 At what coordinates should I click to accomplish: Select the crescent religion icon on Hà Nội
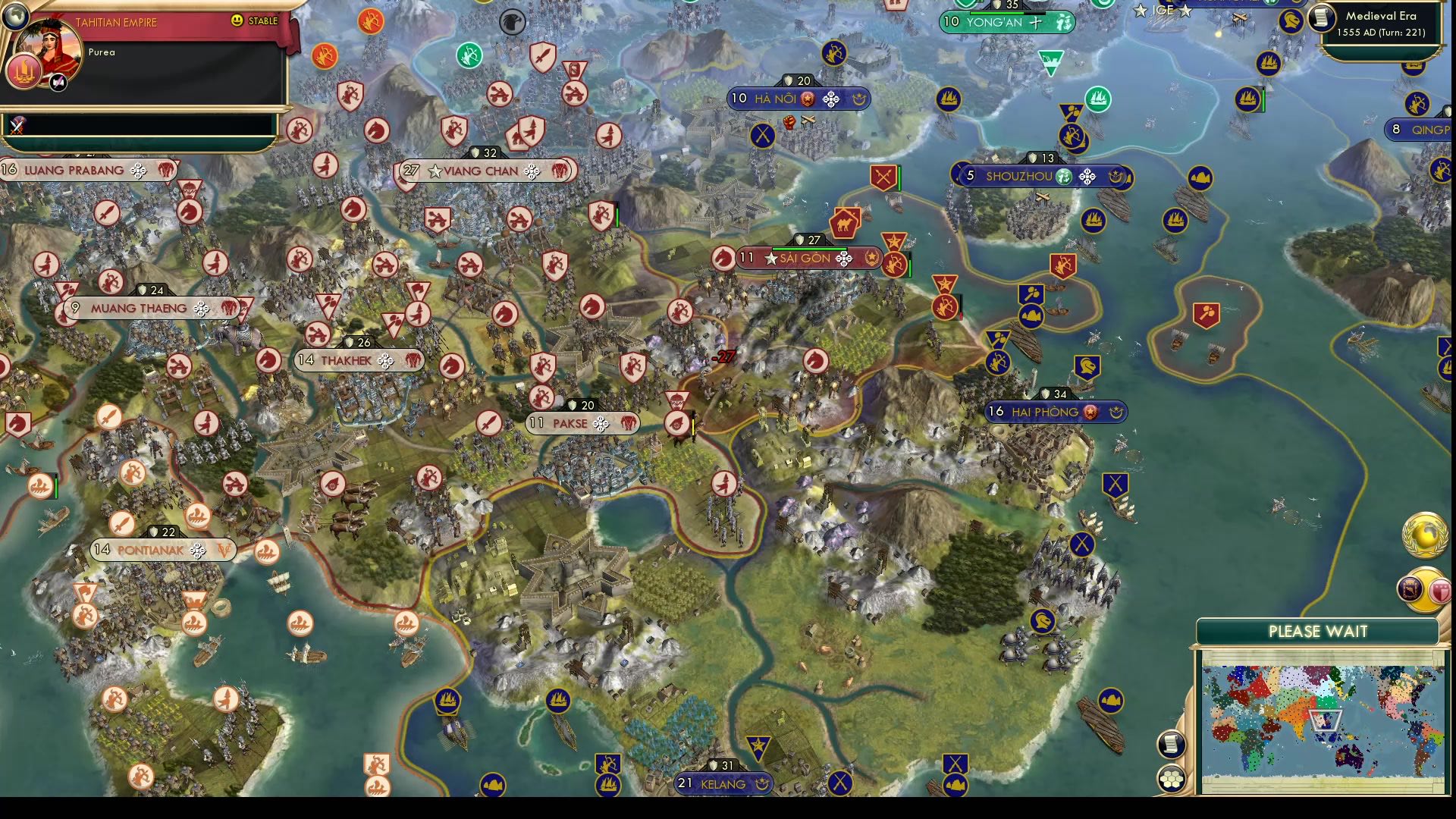coord(858,99)
